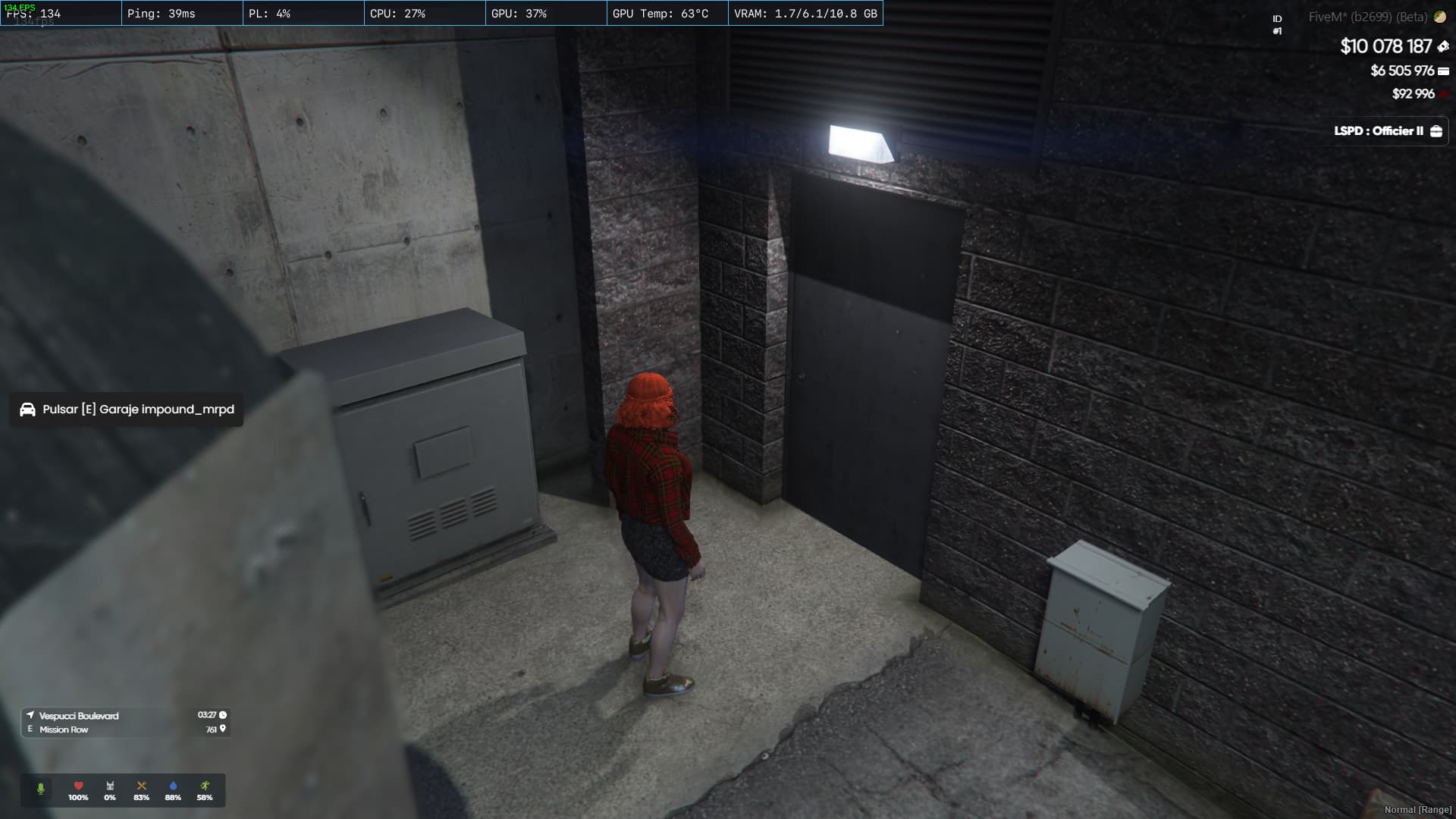This screenshot has height=819, width=1456.
Task: Click the hunger utensils icon showing 83%
Action: 141,786
